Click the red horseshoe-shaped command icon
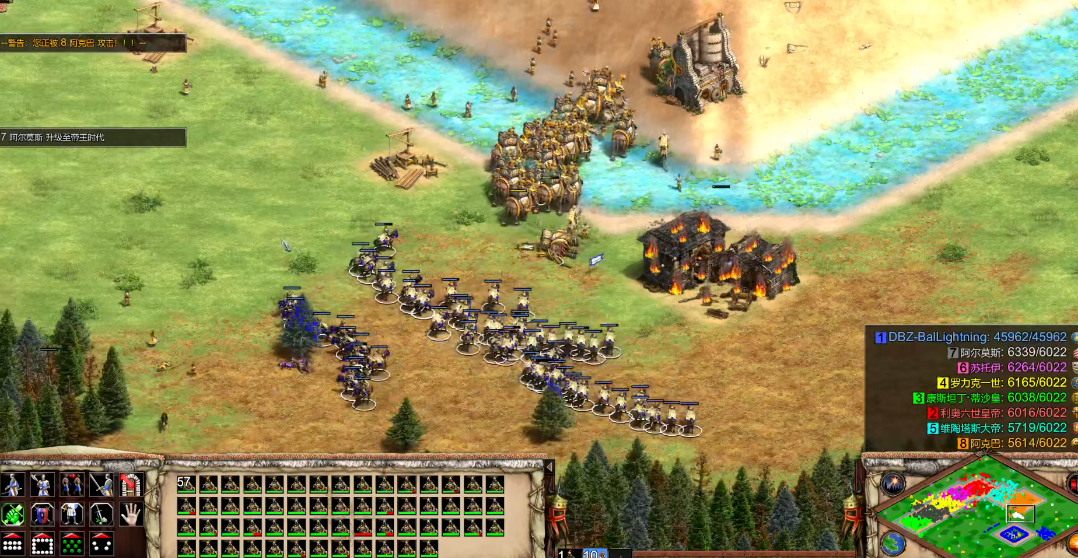 pyautogui.click(x=131, y=485)
